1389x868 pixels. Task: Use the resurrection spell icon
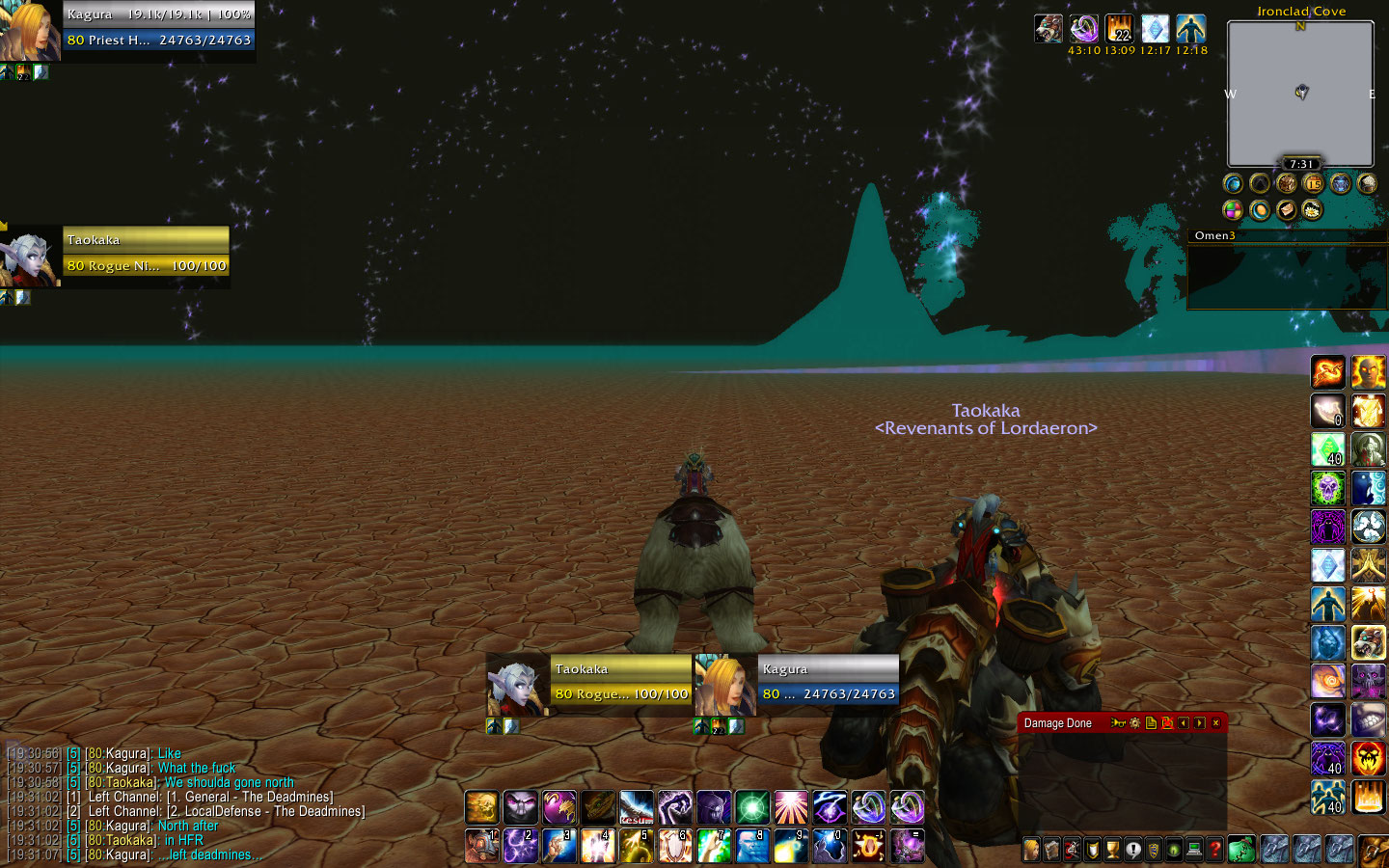(636, 807)
